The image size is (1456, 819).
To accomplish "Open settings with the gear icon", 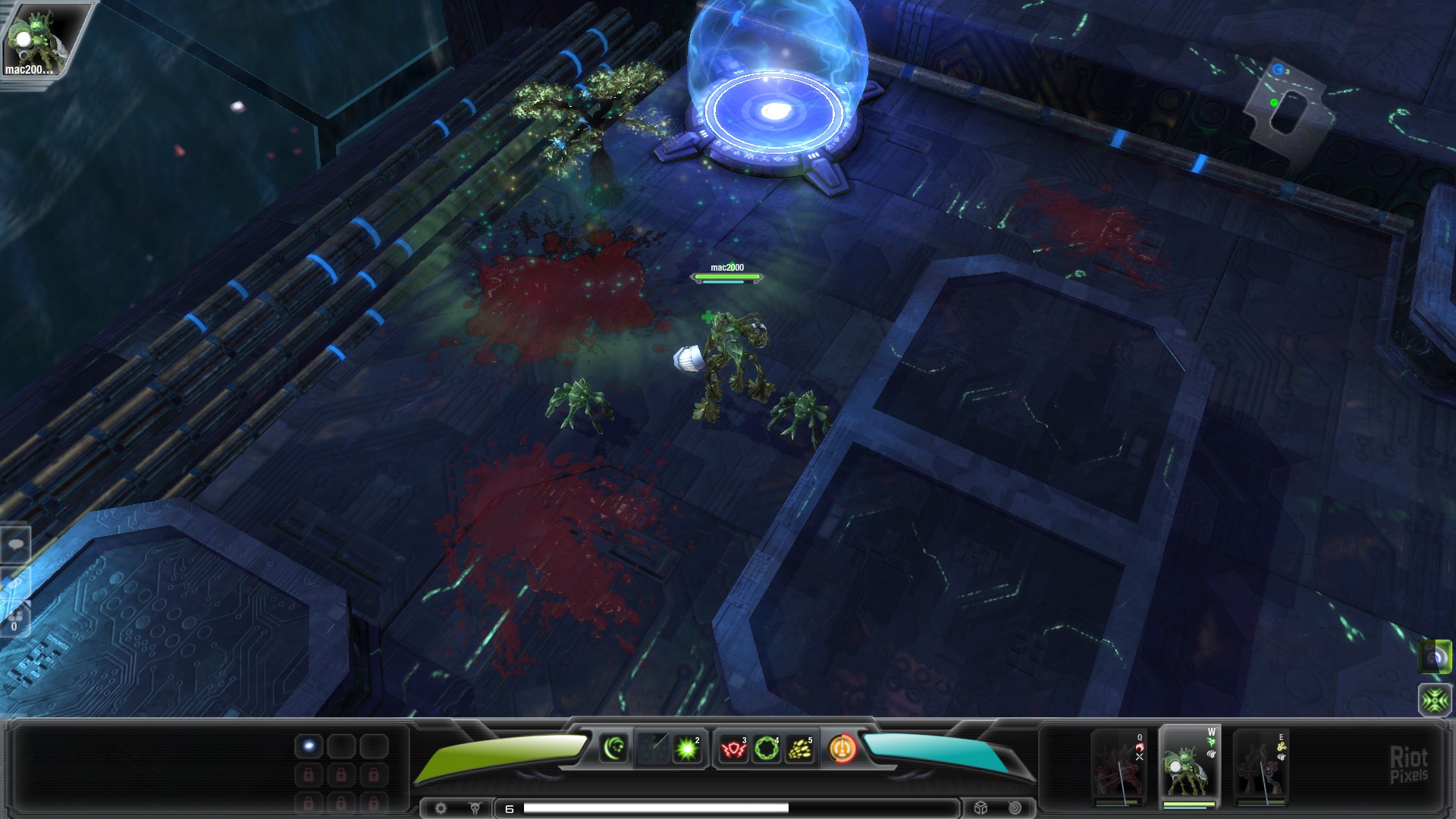I will point(441,808).
